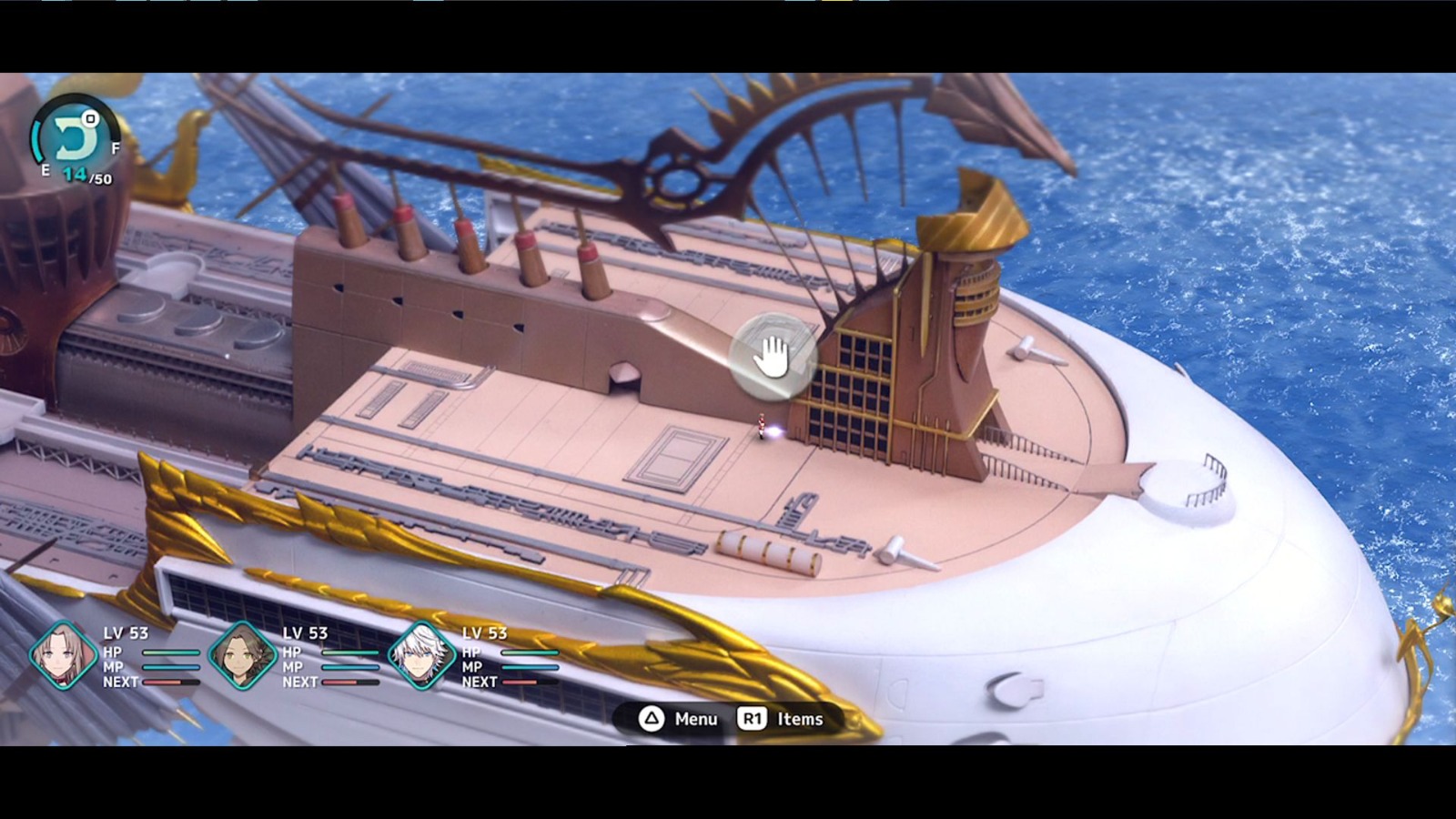This screenshot has height=819, width=1456.
Task: Toggle the first character's NEXT bar display
Action: 173,680
